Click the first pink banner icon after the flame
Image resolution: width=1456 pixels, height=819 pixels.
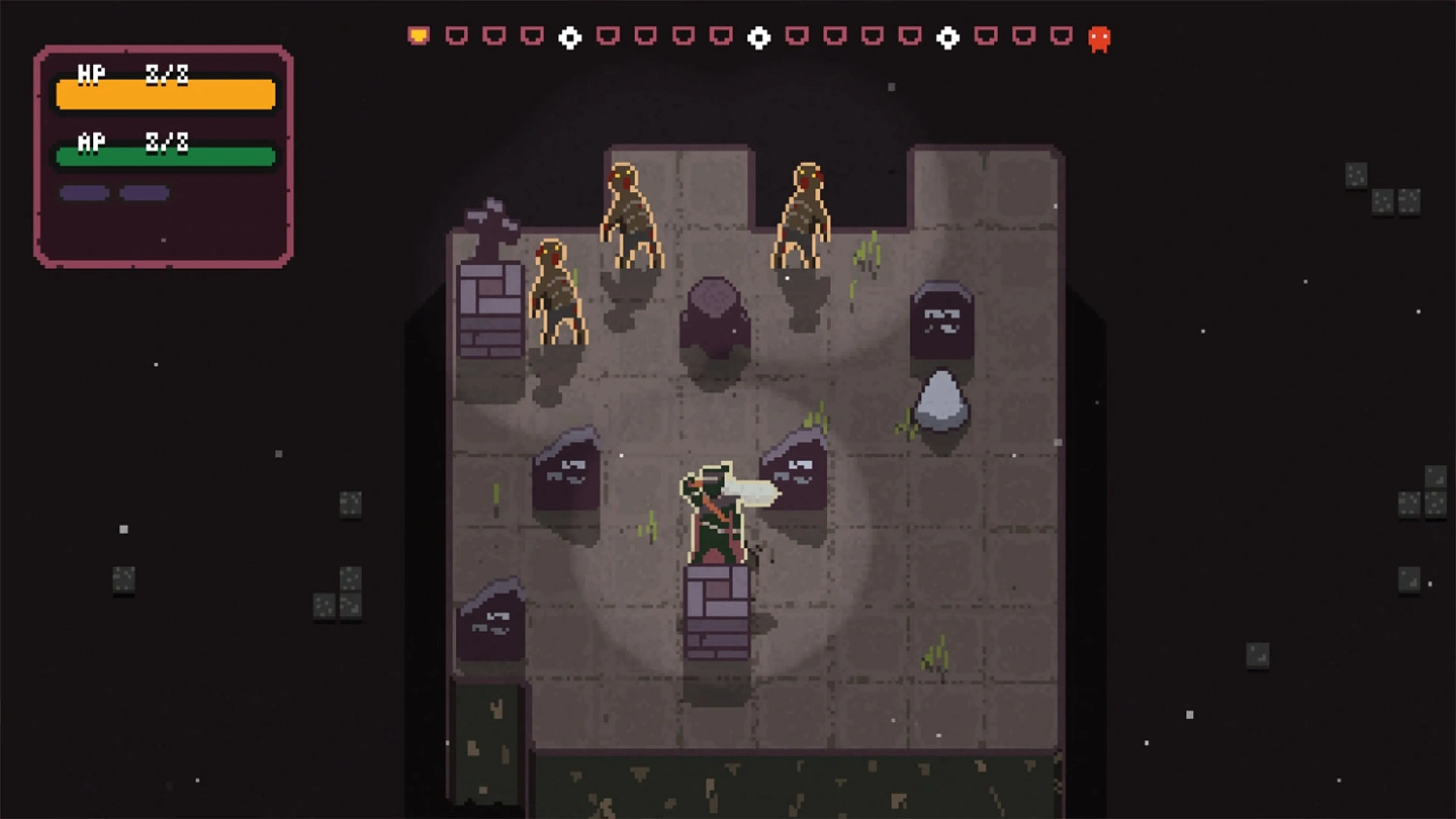(x=455, y=35)
